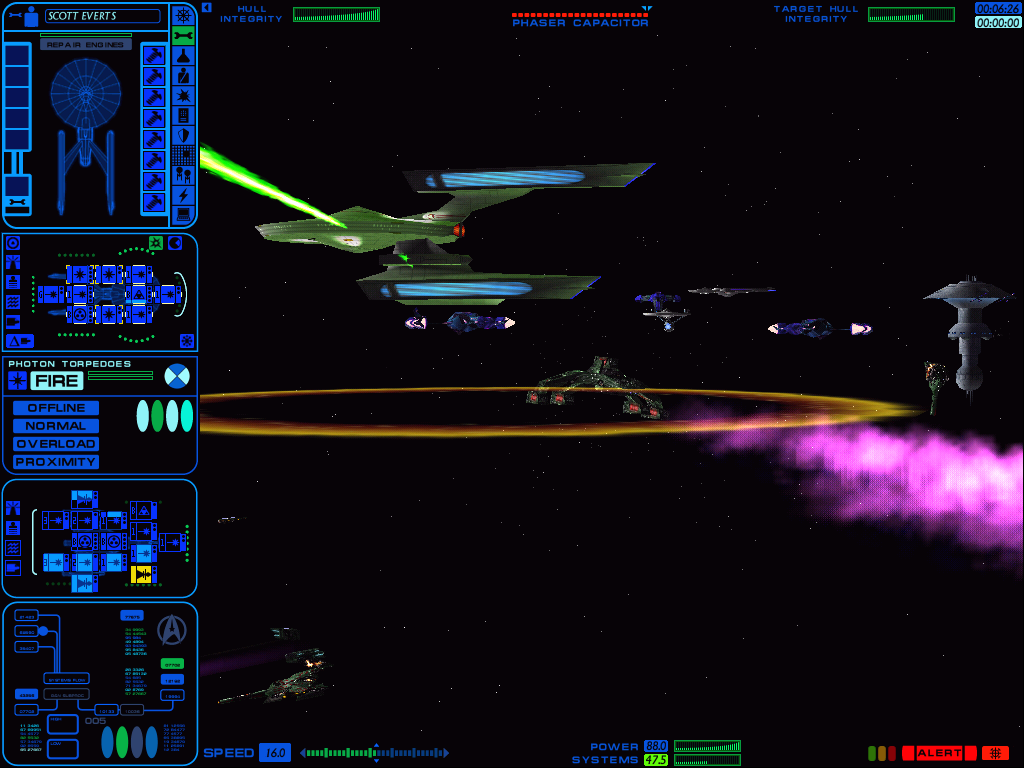Select the green wrench engineering tab
1024x768 pixels.
coord(183,36)
